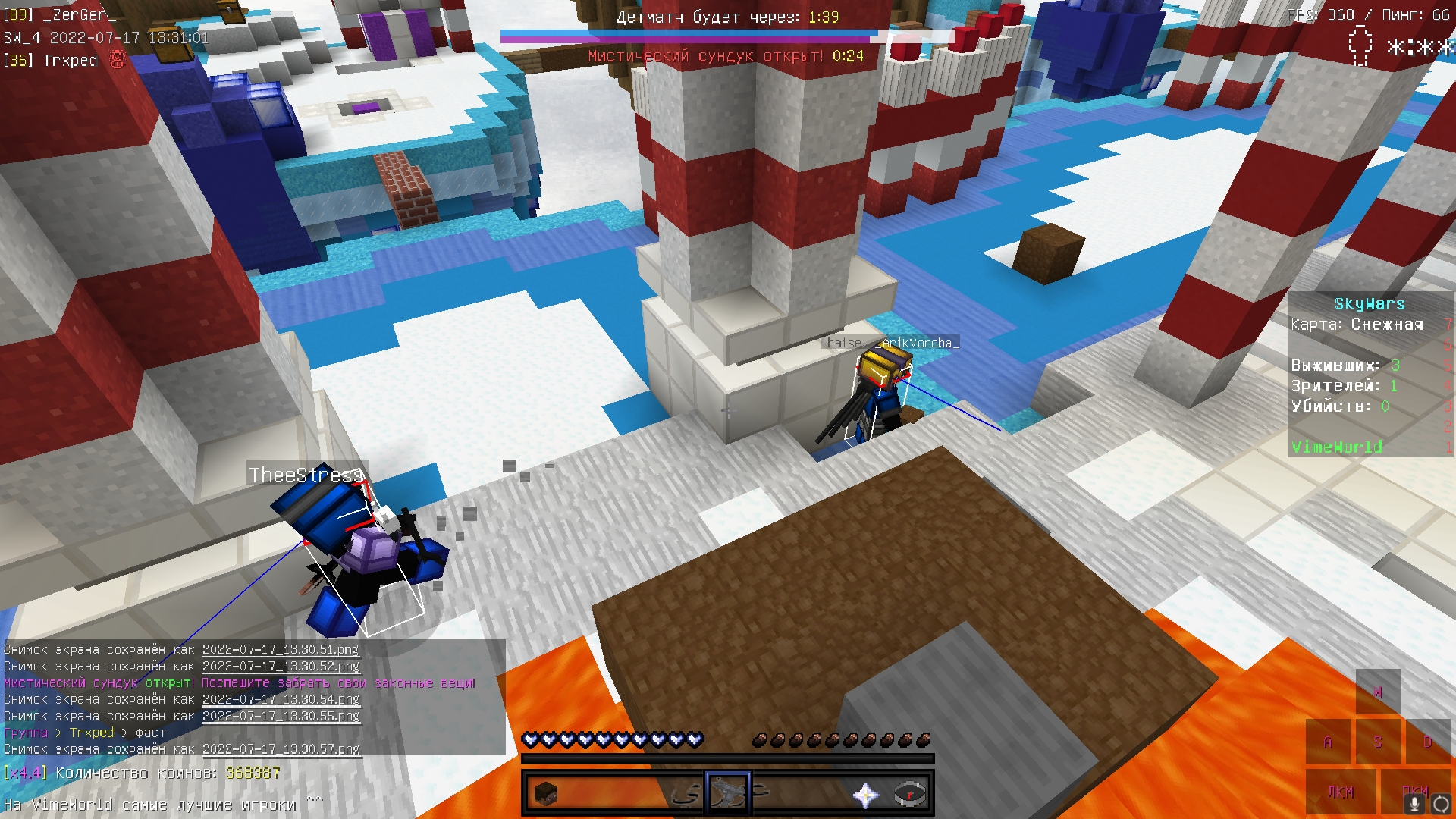This screenshot has height=819, width=1456.
Task: Click the weapon in the highlighted hotbar slot
Action: [x=728, y=795]
